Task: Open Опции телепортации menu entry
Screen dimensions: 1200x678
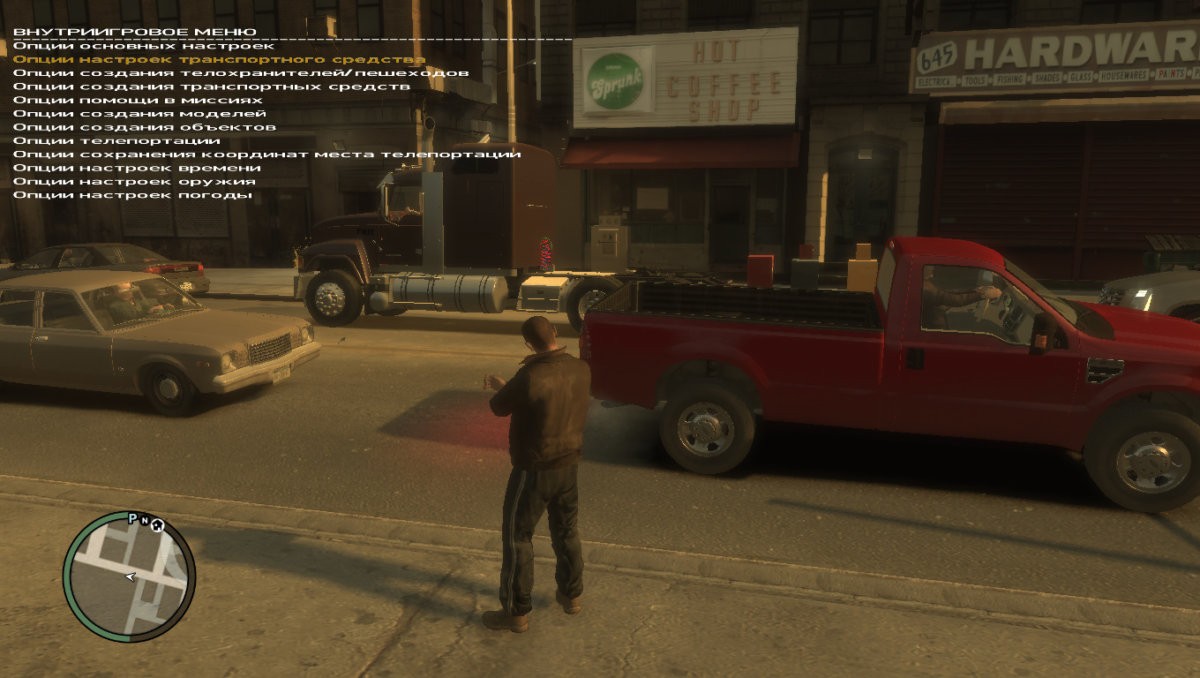Action: (117, 141)
